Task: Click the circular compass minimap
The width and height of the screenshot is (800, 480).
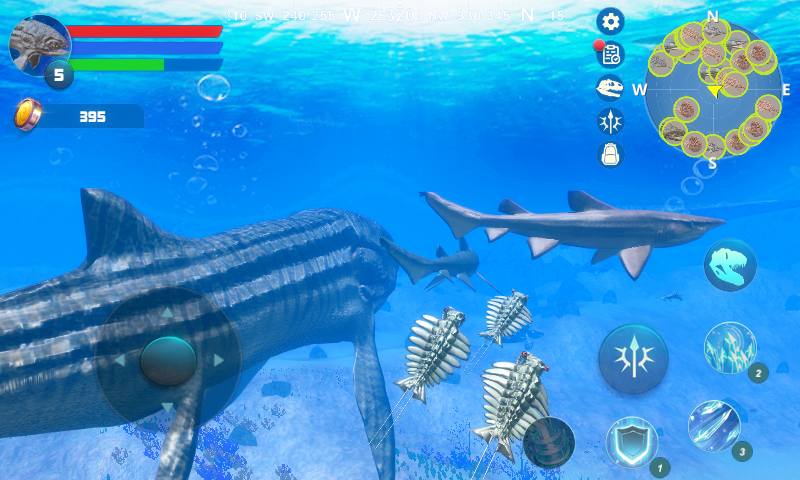Action: click(713, 90)
